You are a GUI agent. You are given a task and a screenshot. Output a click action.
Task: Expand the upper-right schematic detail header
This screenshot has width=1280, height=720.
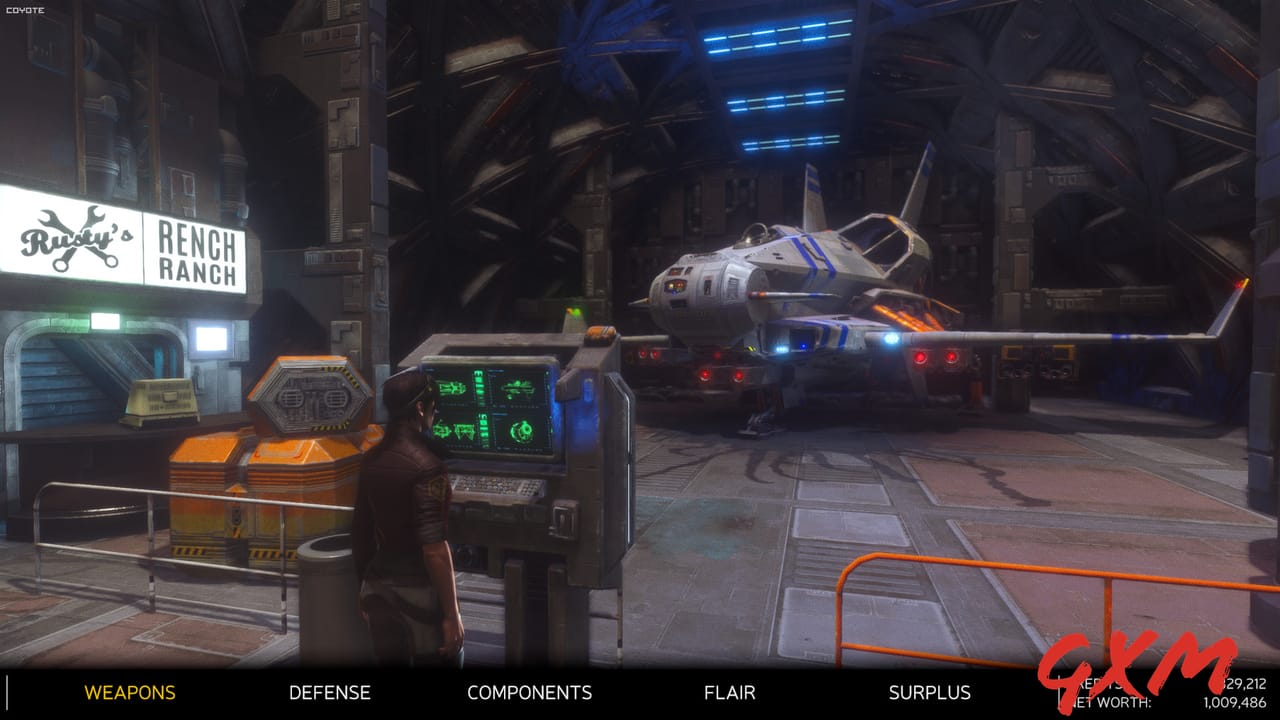(497, 371)
